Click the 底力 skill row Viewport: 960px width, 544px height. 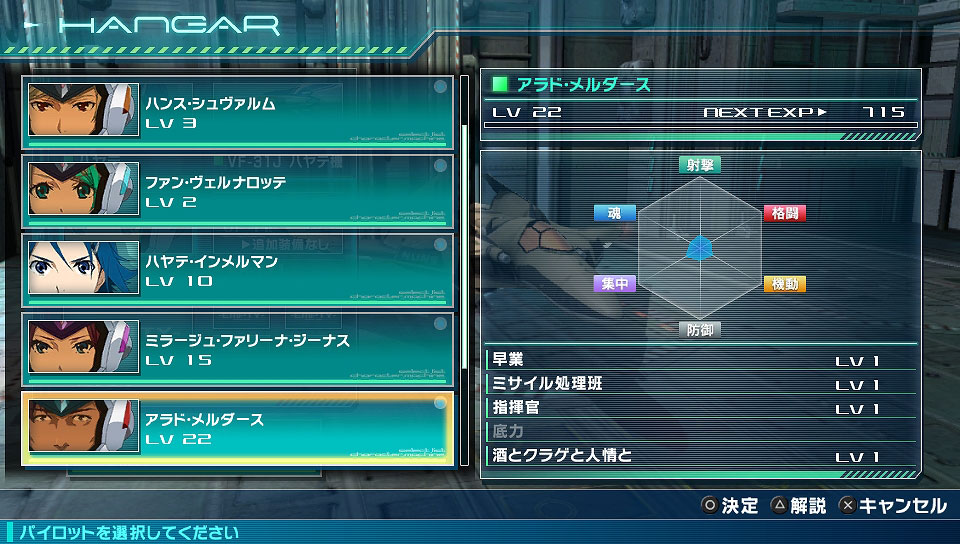(x=700, y=432)
